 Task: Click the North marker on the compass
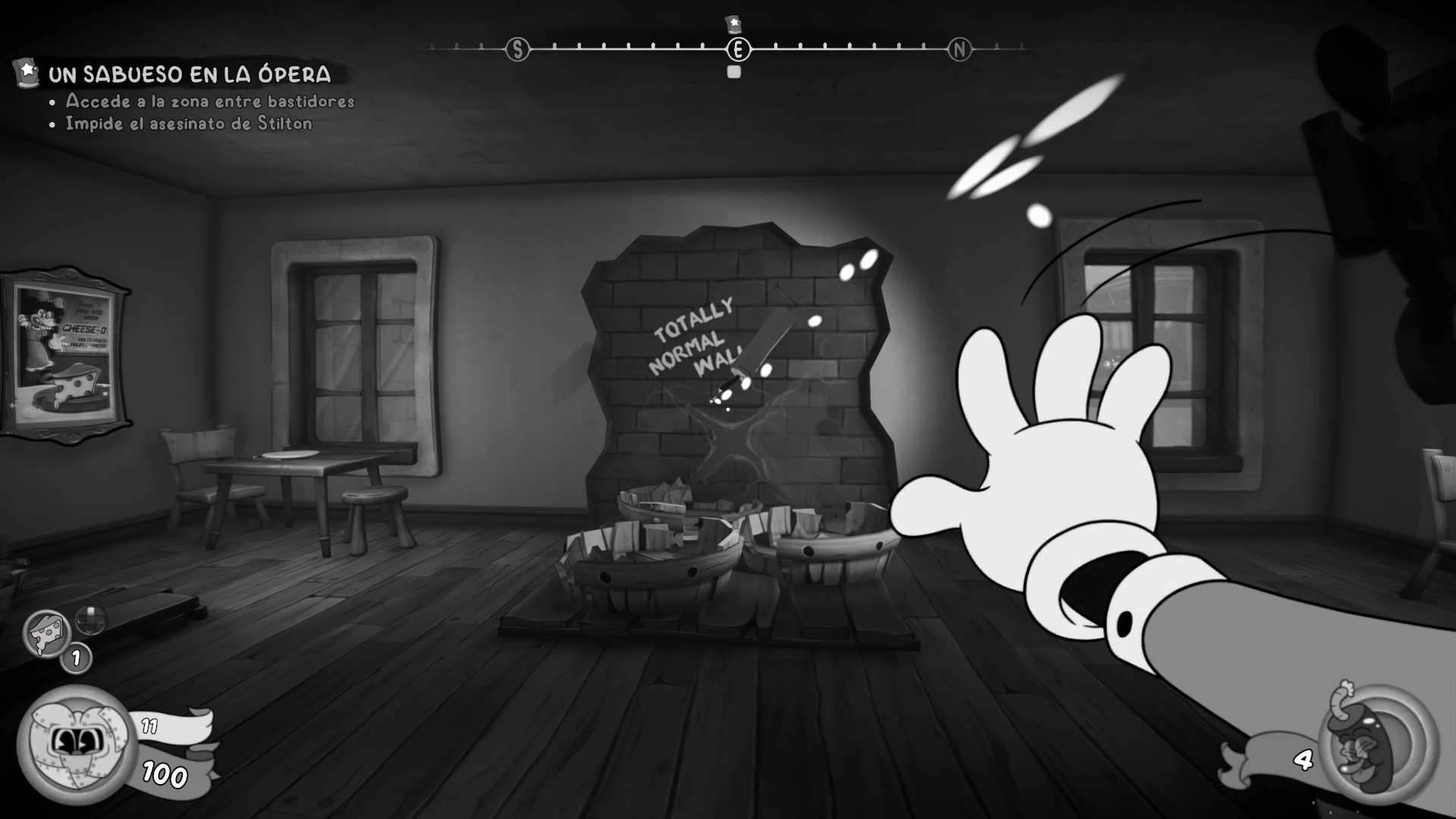coord(959,50)
